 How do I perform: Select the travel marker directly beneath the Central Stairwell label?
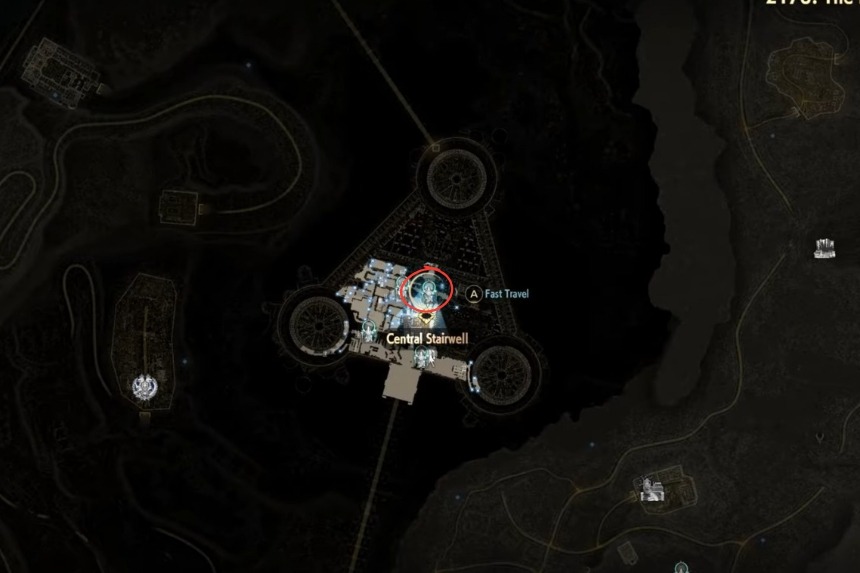tap(422, 357)
